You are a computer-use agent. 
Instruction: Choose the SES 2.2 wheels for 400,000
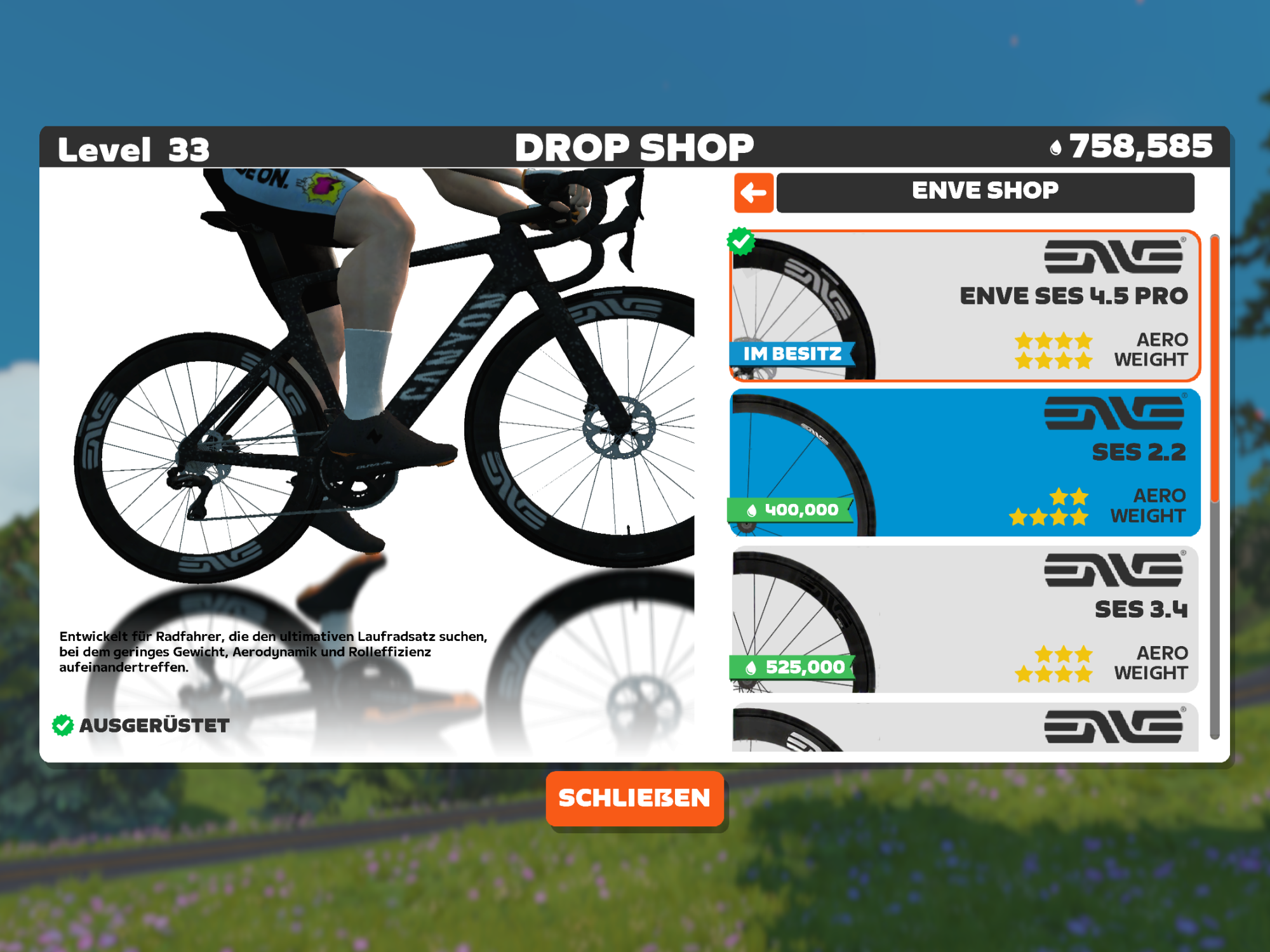coord(965,463)
